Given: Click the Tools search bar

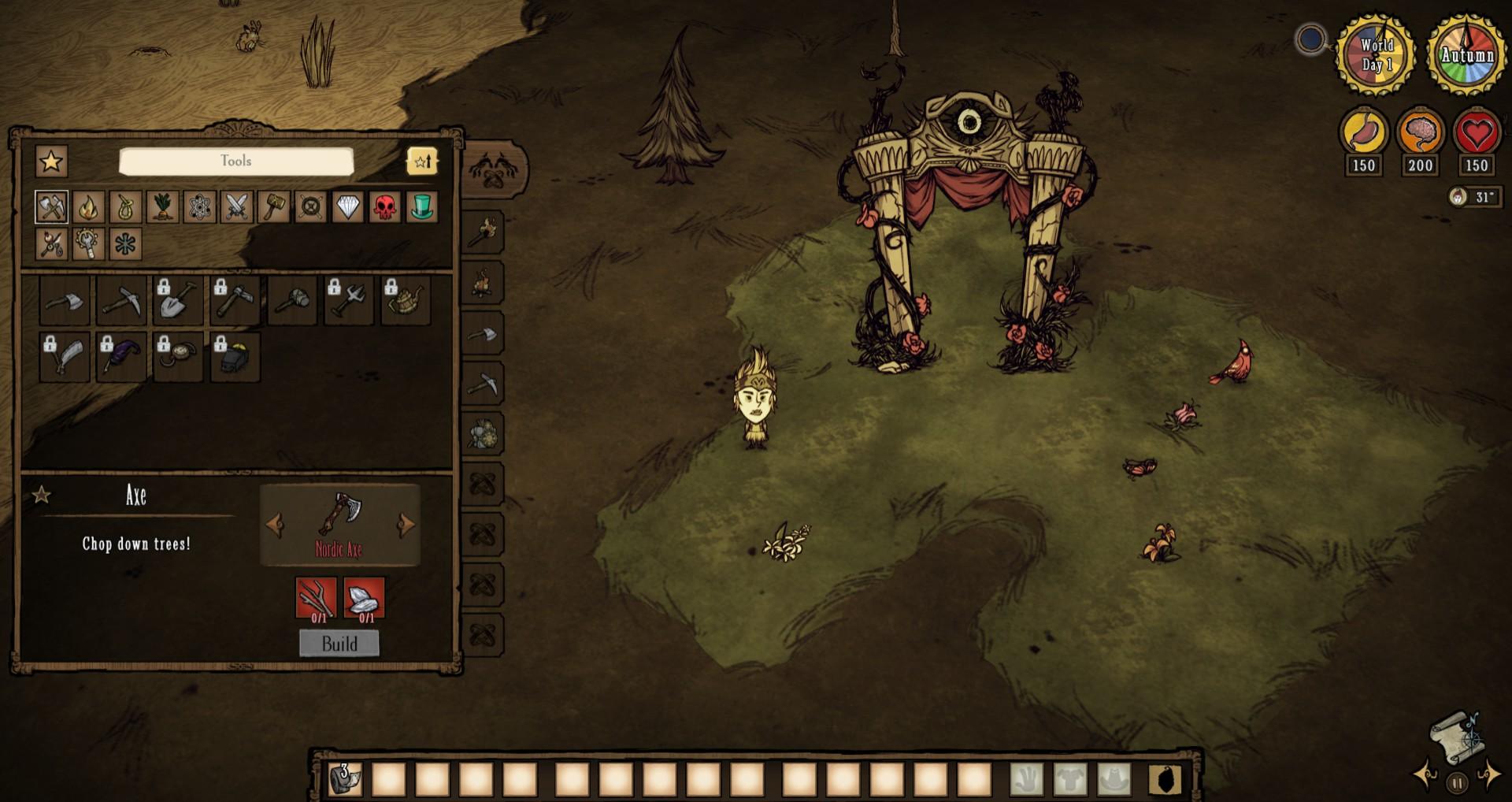Looking at the screenshot, I should coord(236,162).
